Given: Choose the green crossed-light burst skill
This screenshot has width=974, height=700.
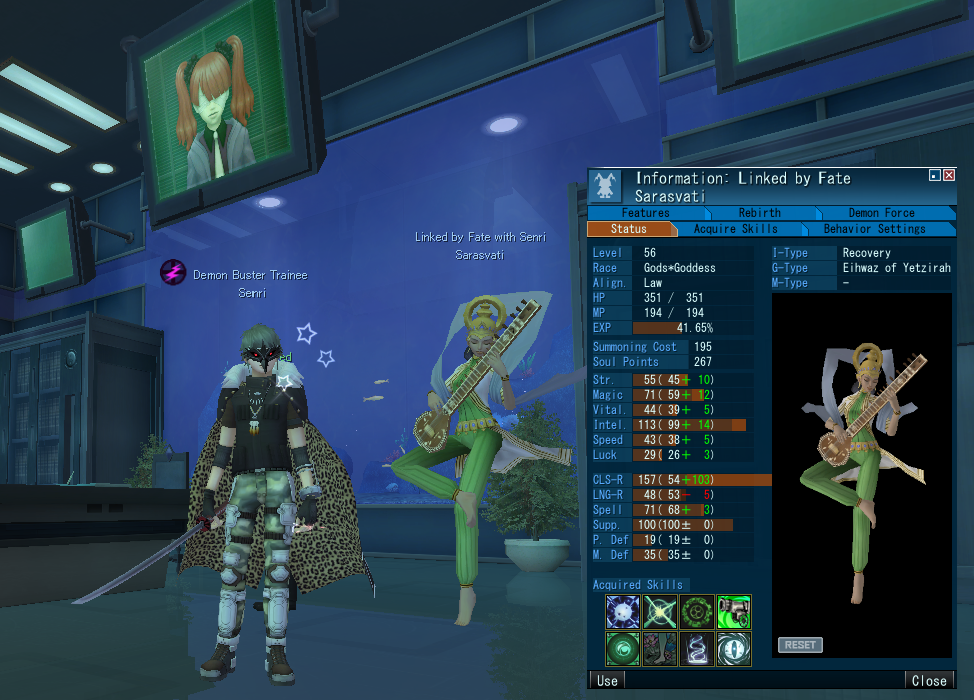Looking at the screenshot, I should [x=660, y=612].
